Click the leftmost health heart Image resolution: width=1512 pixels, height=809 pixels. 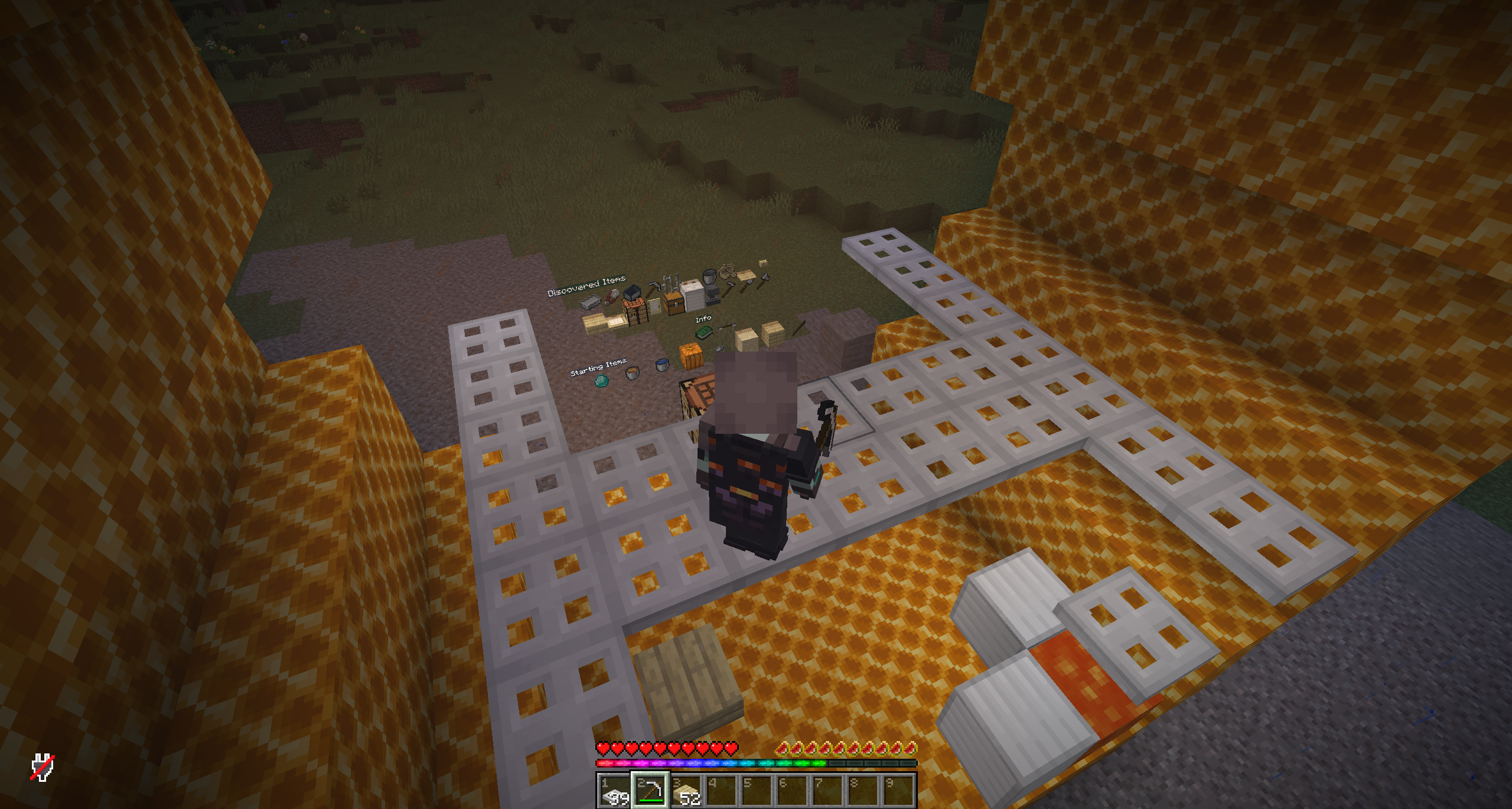click(603, 748)
